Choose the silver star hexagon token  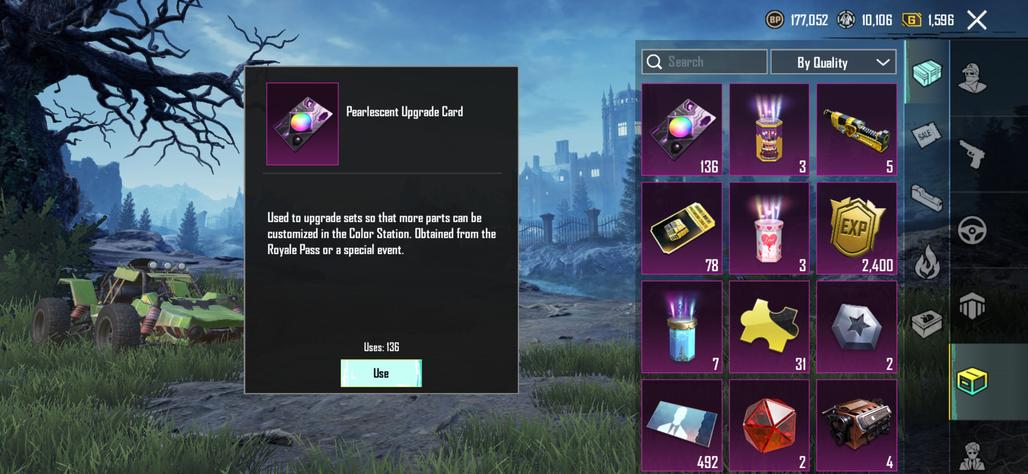[857, 326]
